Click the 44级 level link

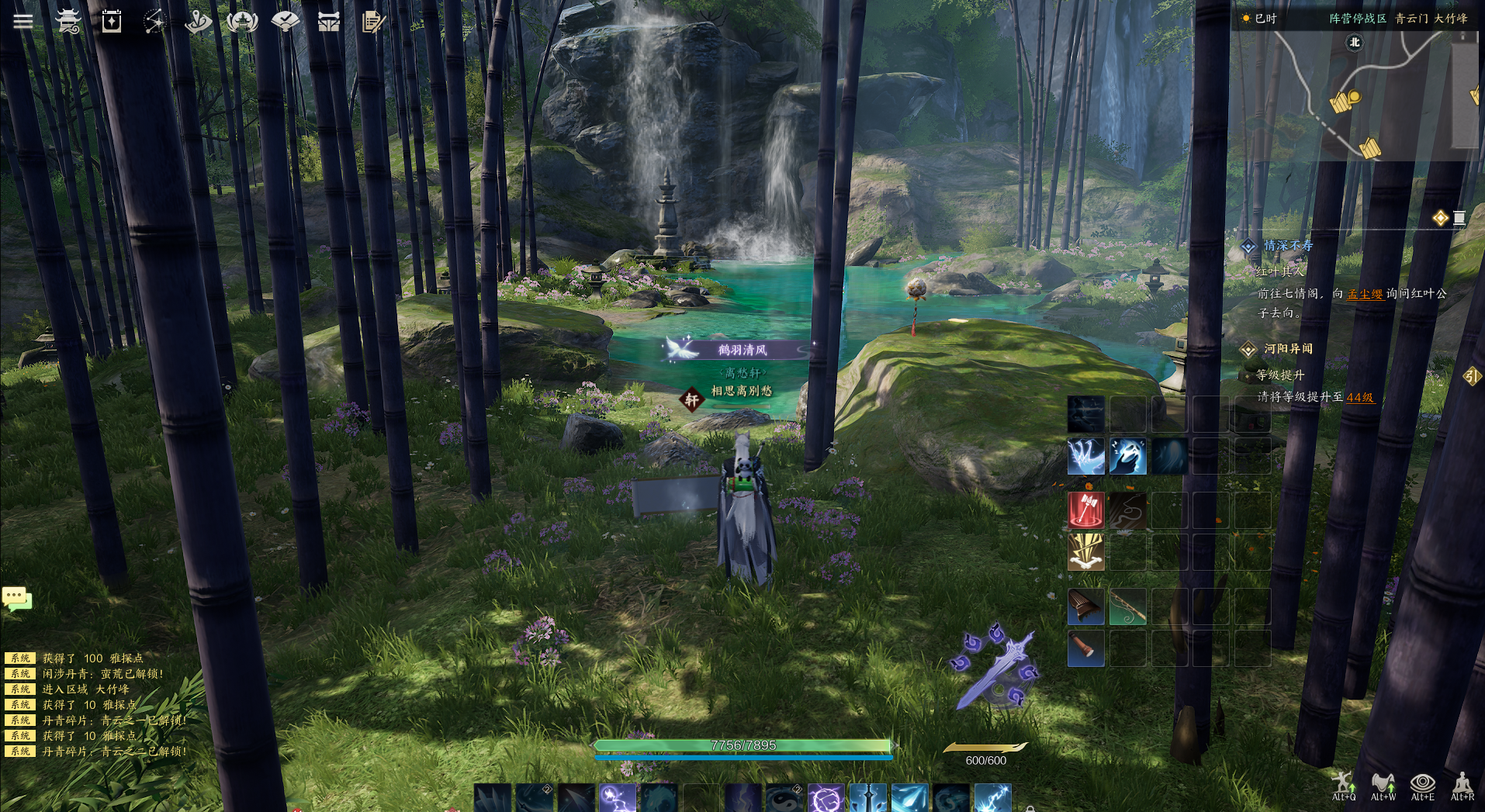point(1359,397)
